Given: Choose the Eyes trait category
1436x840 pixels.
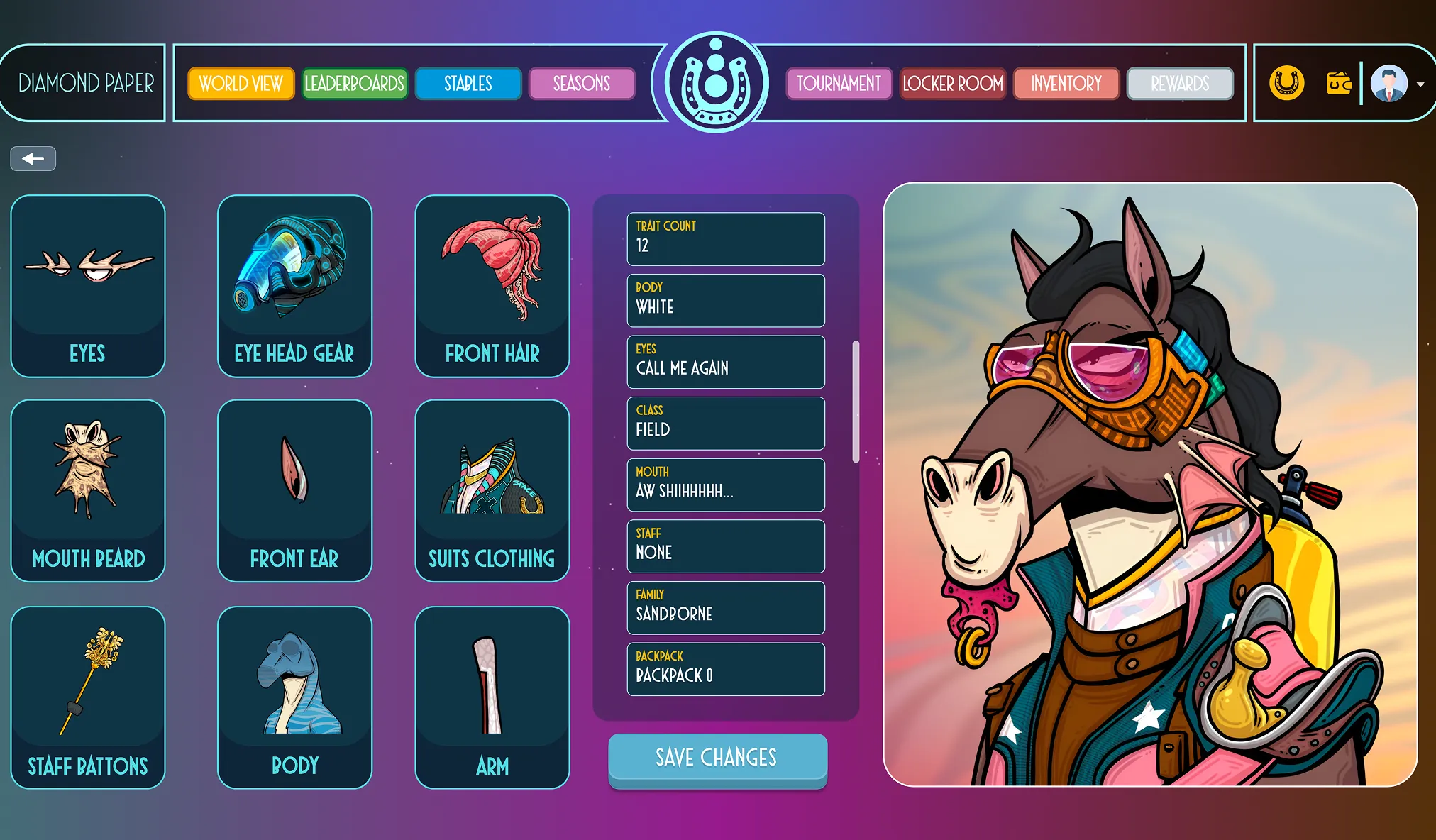Looking at the screenshot, I should [88, 286].
